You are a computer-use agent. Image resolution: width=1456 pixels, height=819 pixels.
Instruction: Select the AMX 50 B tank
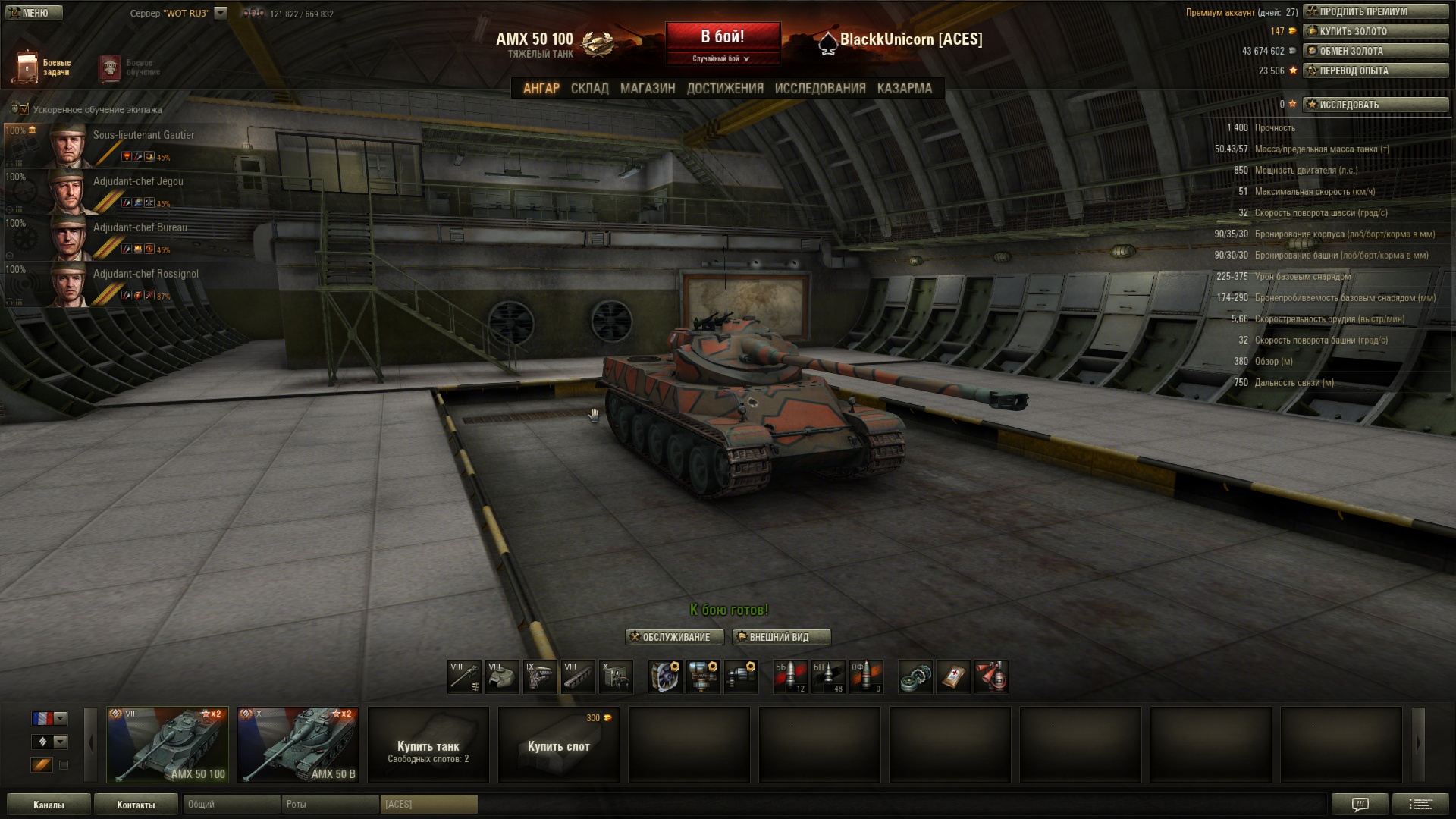point(298,745)
